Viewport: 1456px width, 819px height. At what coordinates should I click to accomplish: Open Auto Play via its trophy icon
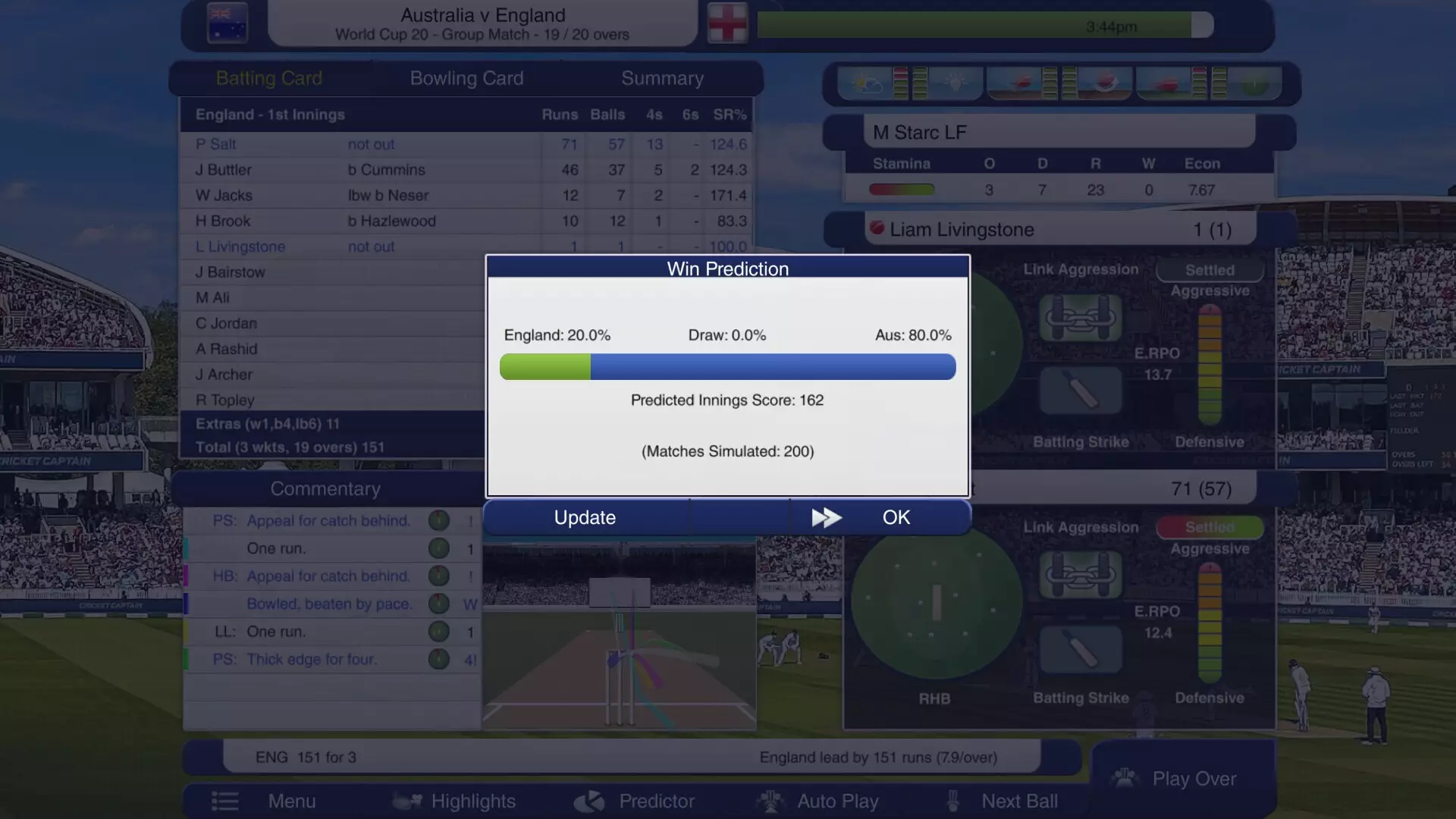tap(771, 801)
